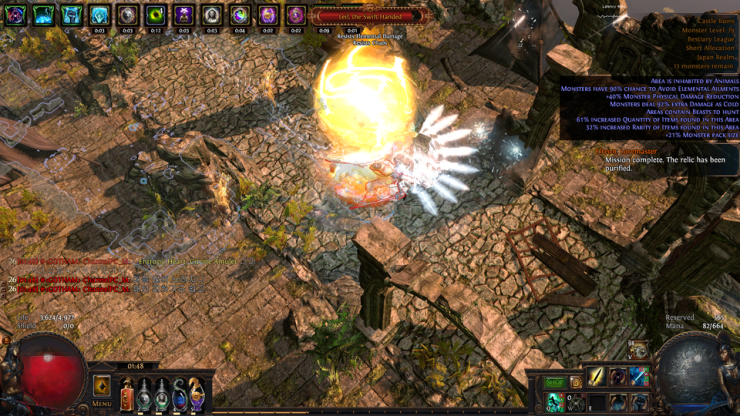Image resolution: width=740 pixels, height=416 pixels.
Task: Open the green Shop button
Action: coord(555,383)
